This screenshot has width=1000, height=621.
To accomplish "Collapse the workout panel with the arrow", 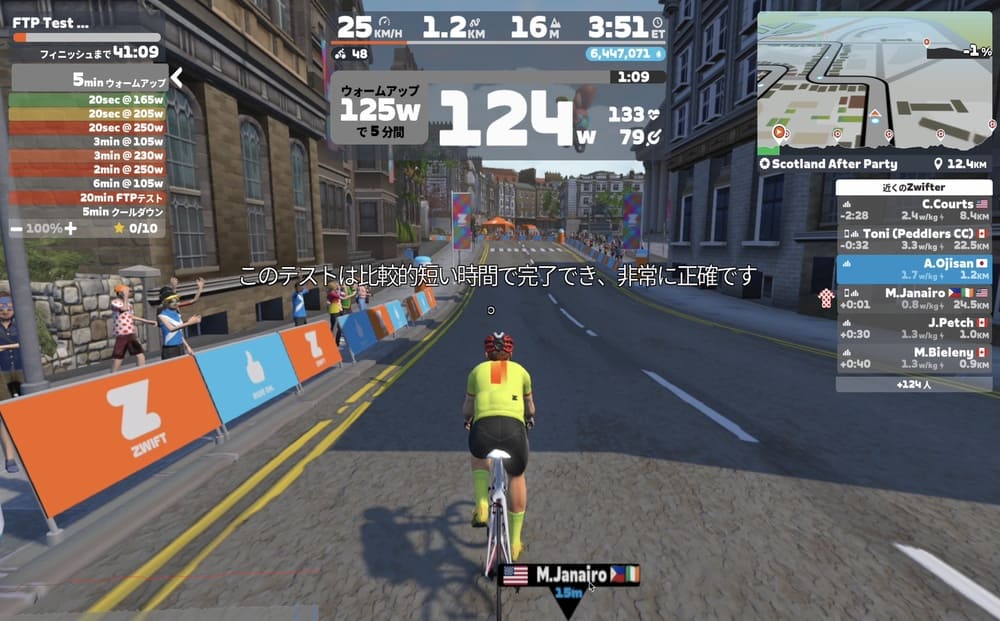I will [176, 77].
